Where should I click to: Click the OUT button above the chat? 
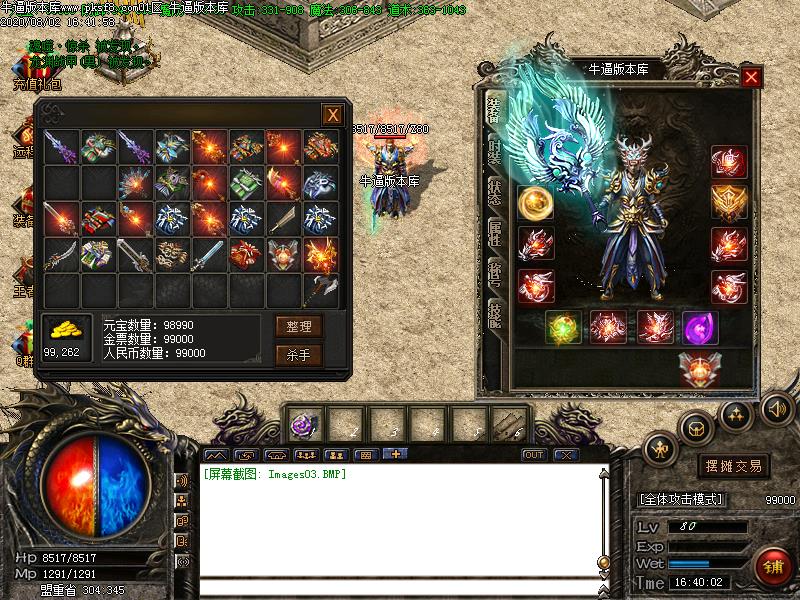[534, 454]
